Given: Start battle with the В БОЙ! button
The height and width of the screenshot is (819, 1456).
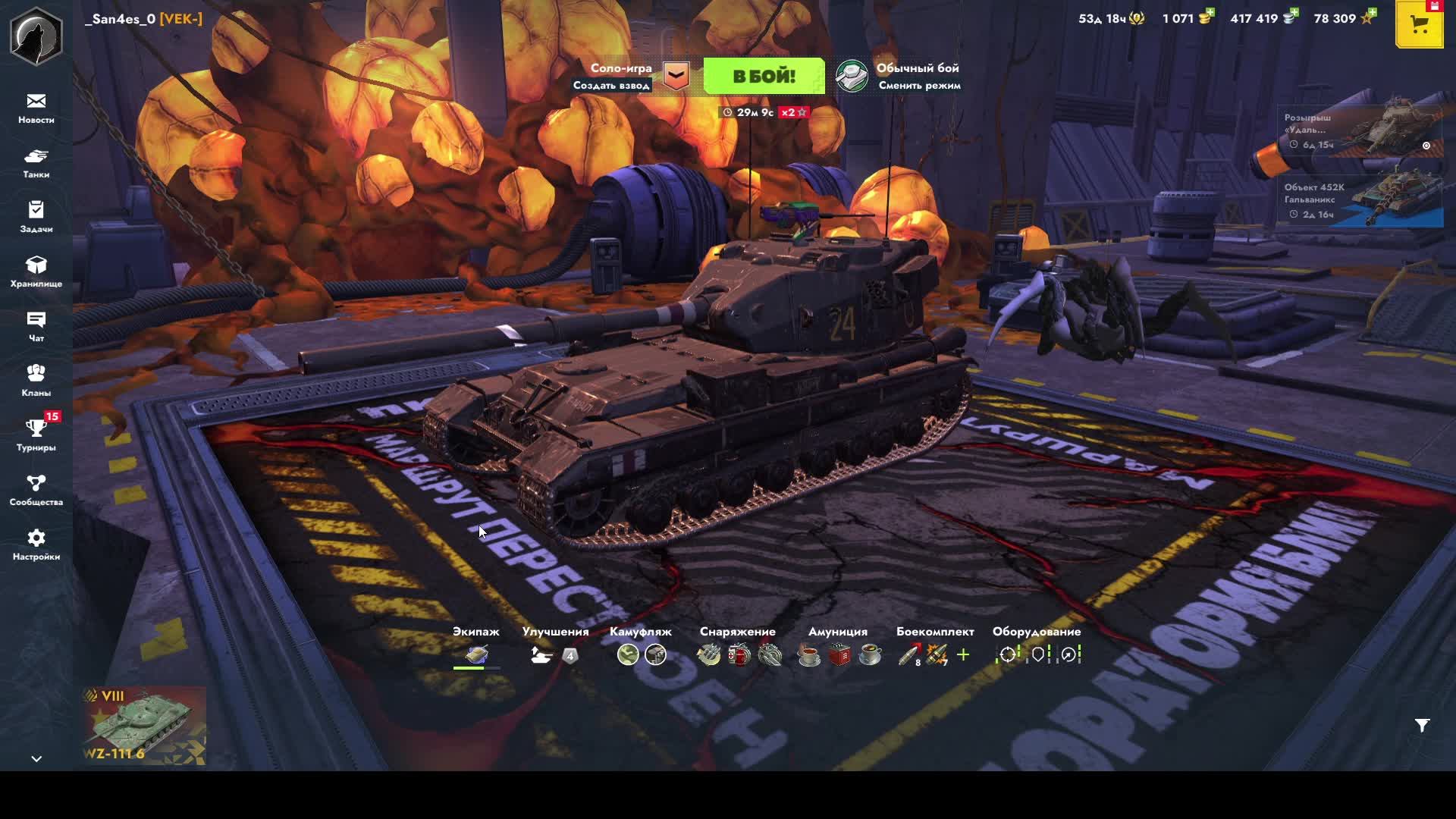Looking at the screenshot, I should 764,76.
